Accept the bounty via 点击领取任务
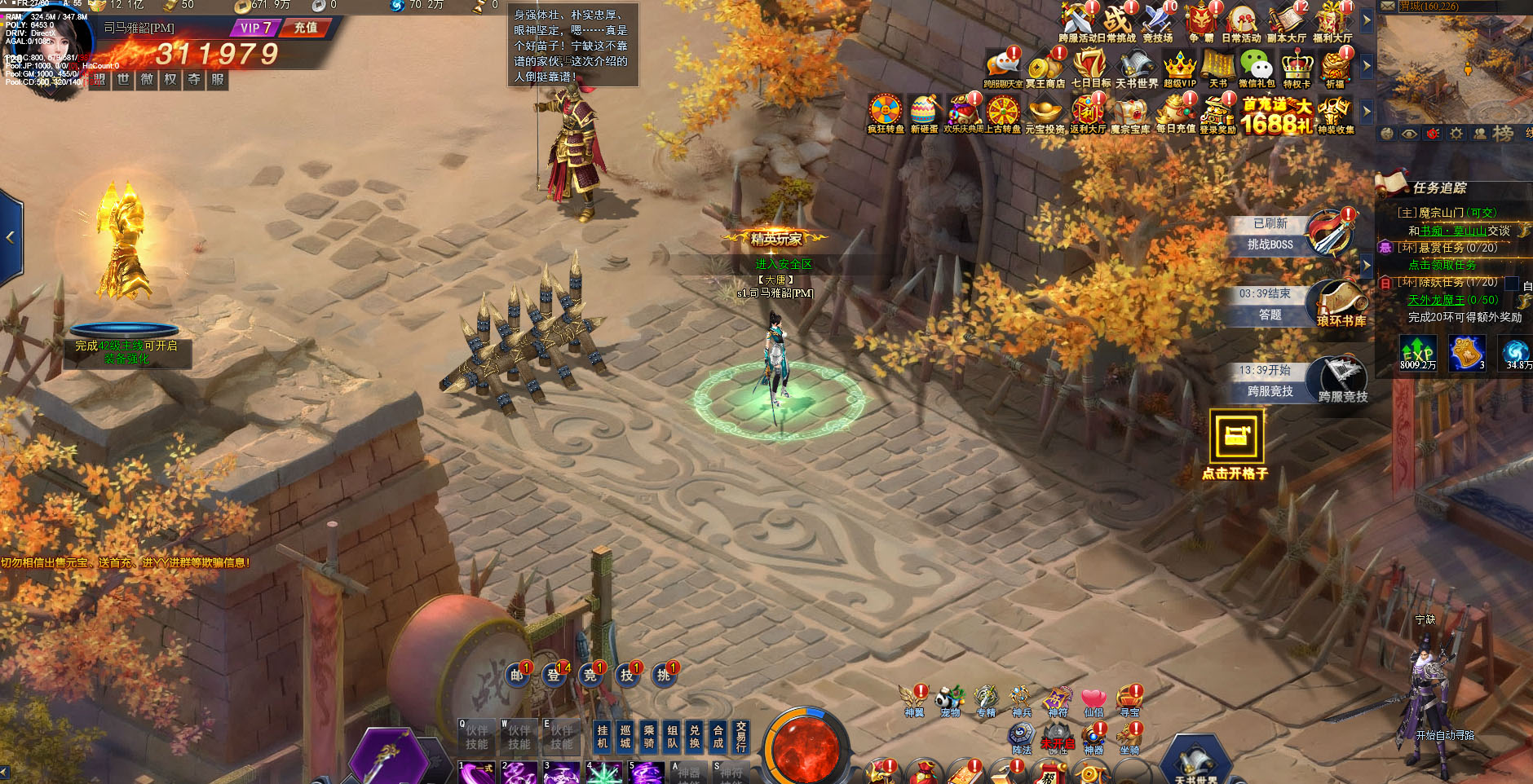The image size is (1533, 784). (1442, 265)
